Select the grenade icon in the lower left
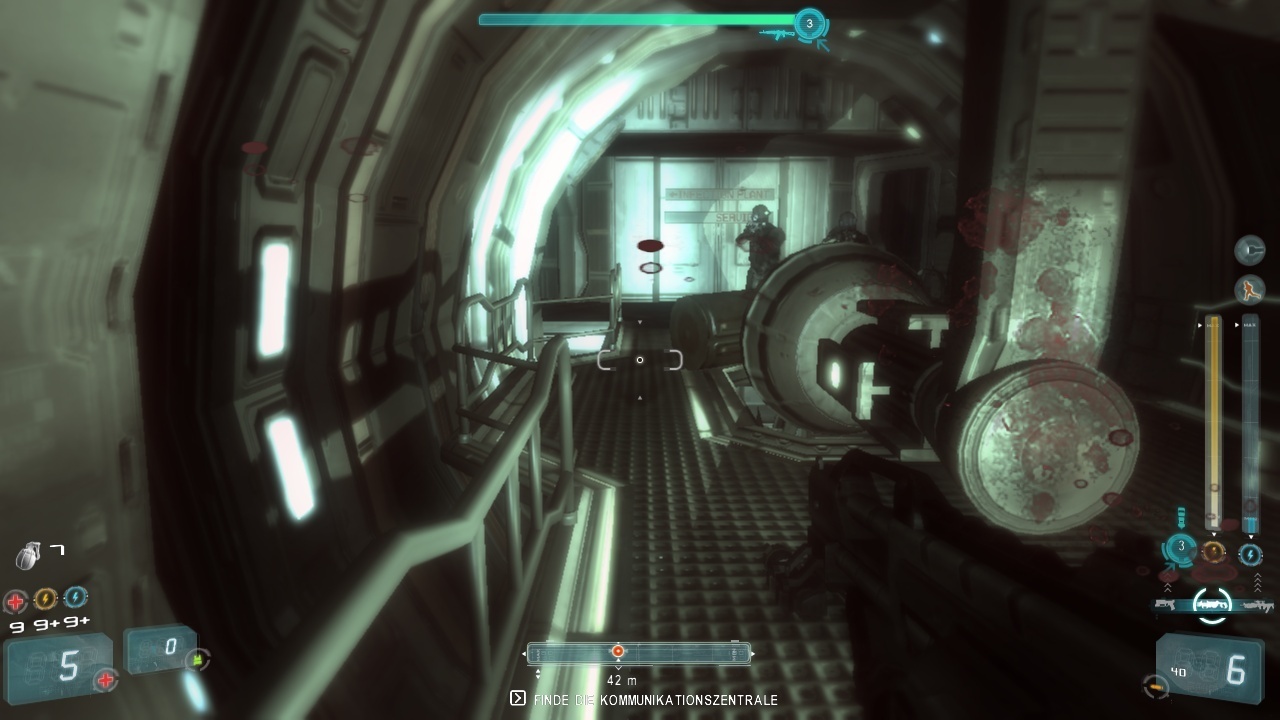The width and height of the screenshot is (1280, 720). (26, 555)
